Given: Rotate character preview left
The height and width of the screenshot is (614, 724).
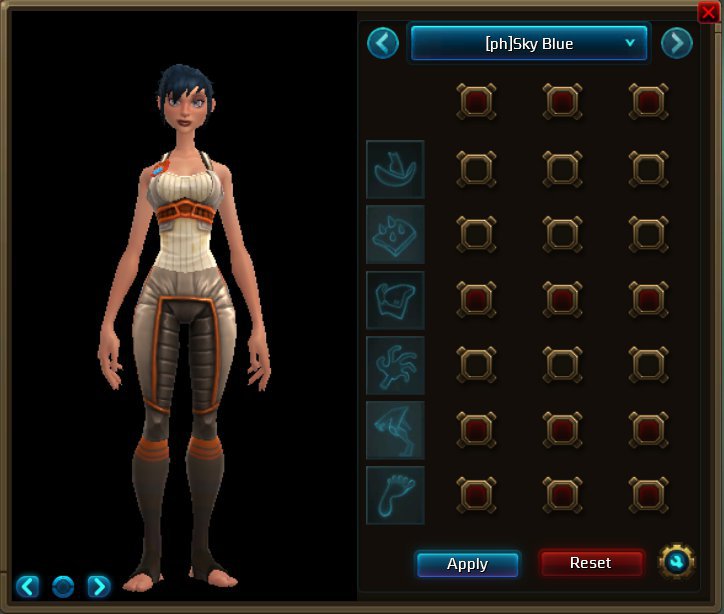Looking at the screenshot, I should pyautogui.click(x=28, y=586).
